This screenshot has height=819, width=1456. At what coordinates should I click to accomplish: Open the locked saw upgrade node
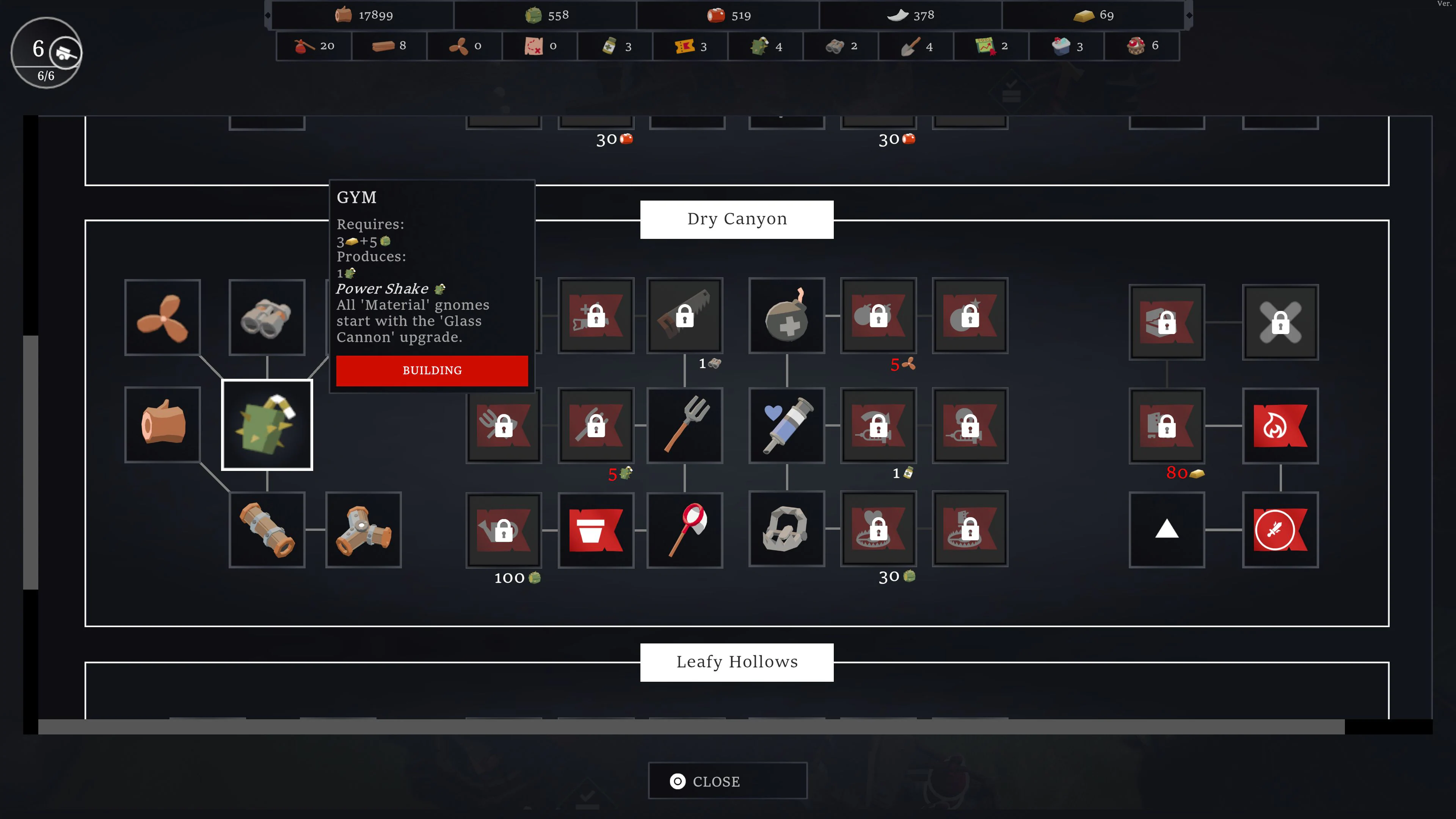coord(685,317)
